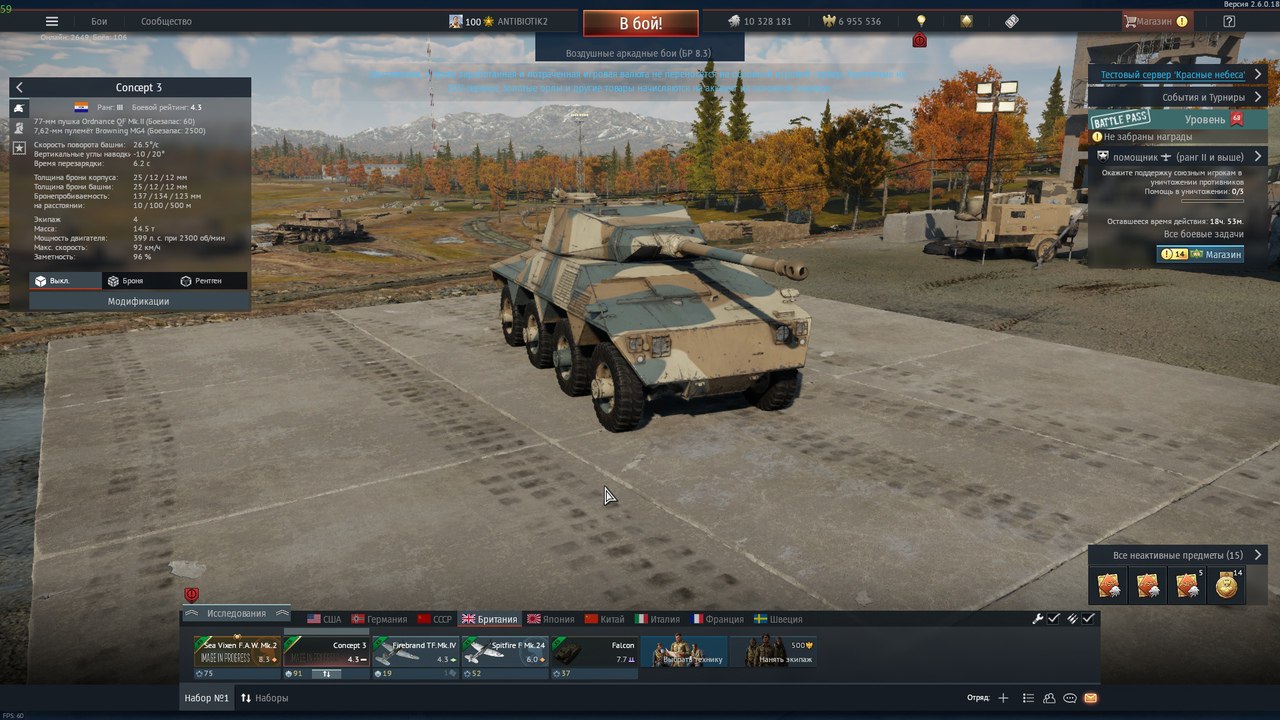This screenshot has height=720, width=1280.
Task: Open the Battle Pass level banner
Action: (x=1166, y=120)
